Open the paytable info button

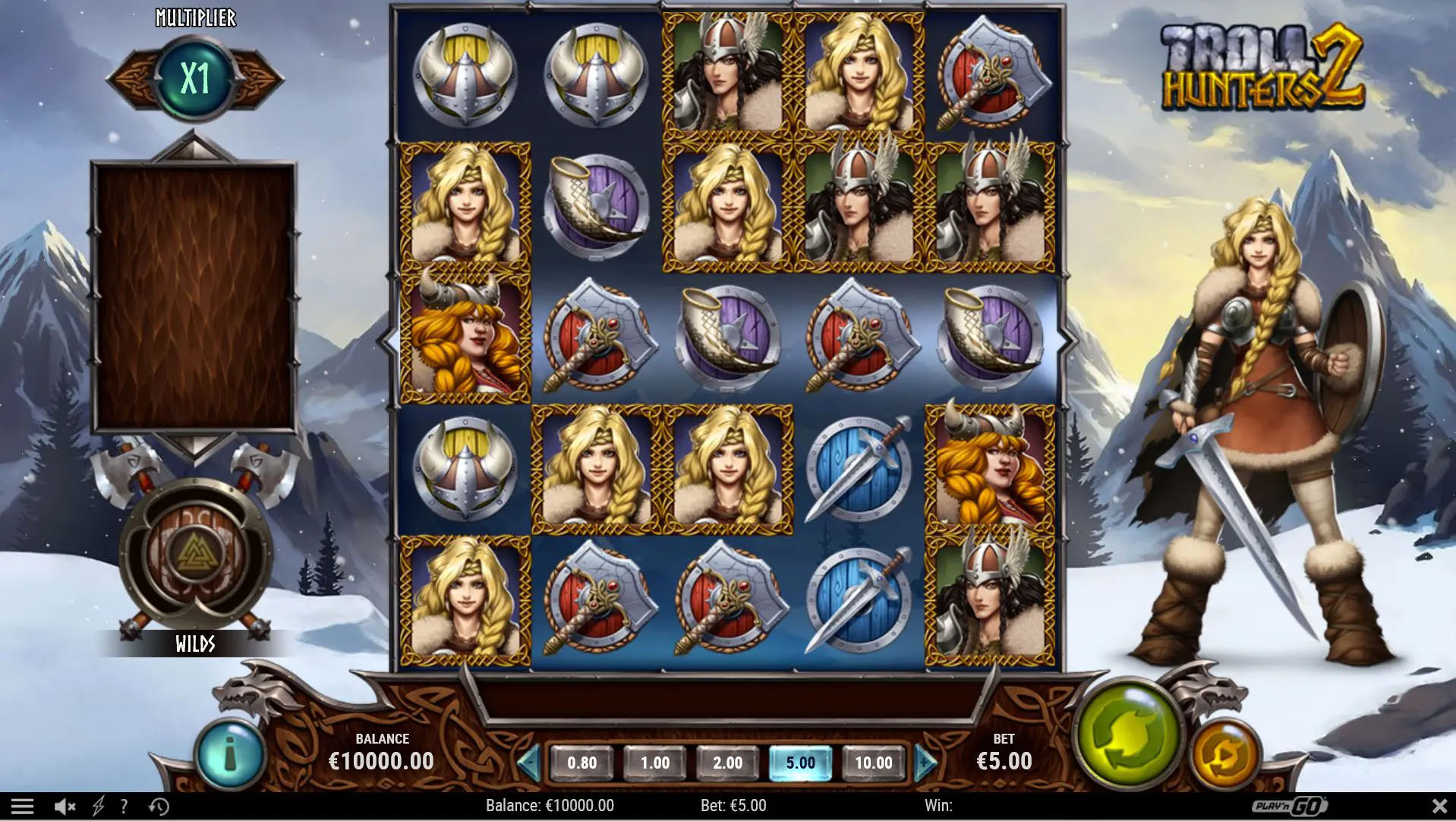point(229,754)
